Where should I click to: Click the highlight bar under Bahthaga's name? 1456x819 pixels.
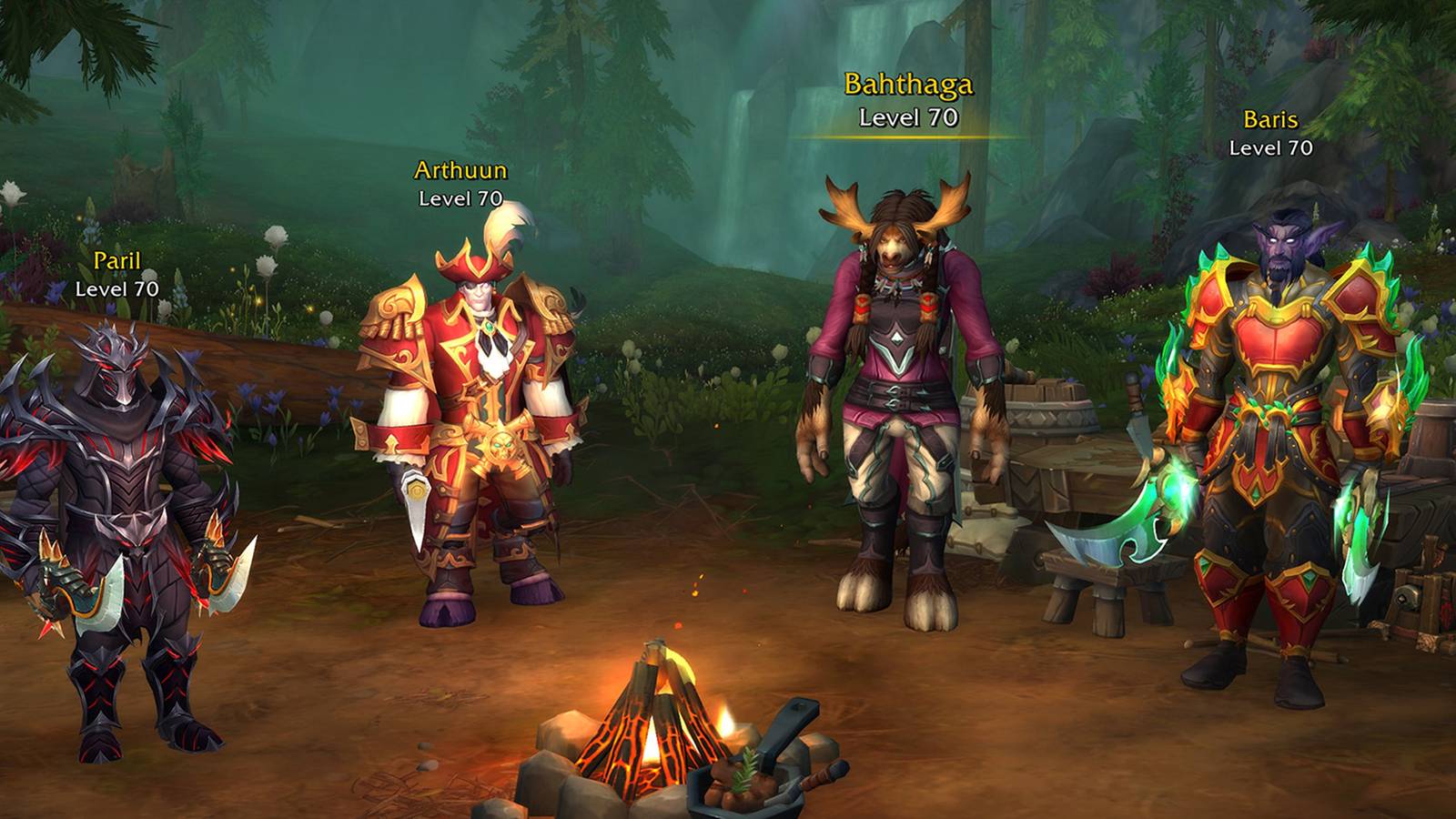909,135
